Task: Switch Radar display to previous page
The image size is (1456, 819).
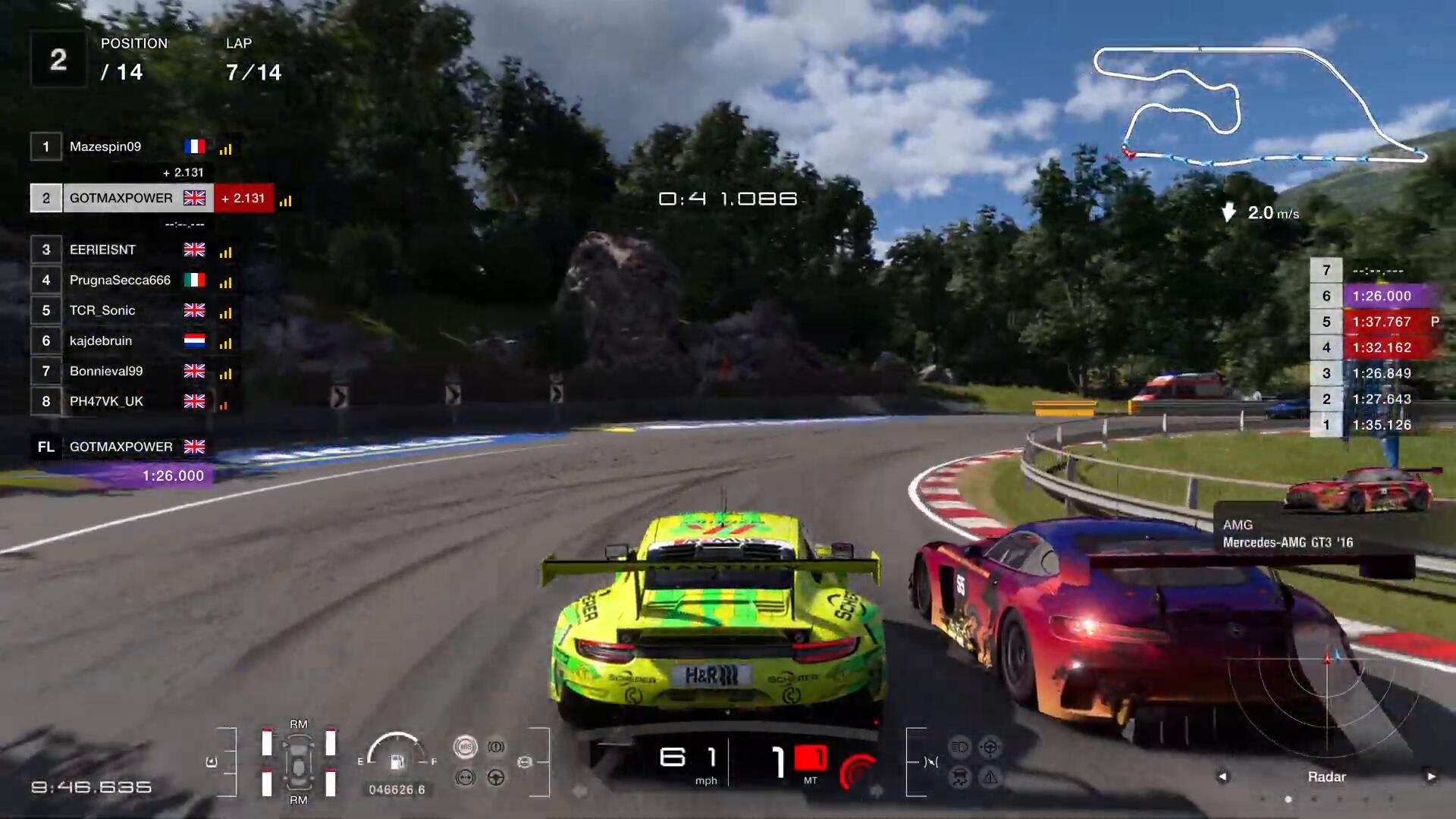Action: tap(1222, 777)
